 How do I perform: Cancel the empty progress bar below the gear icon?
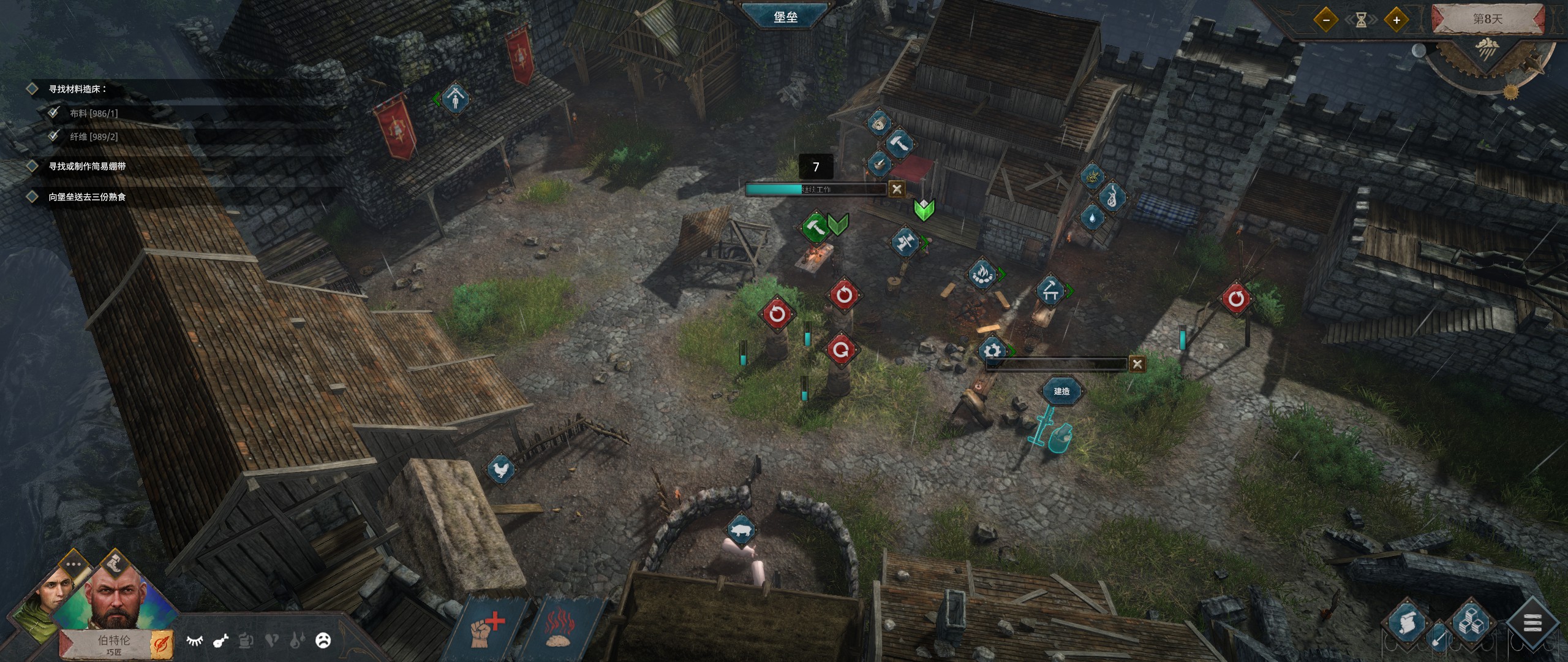click(1137, 364)
